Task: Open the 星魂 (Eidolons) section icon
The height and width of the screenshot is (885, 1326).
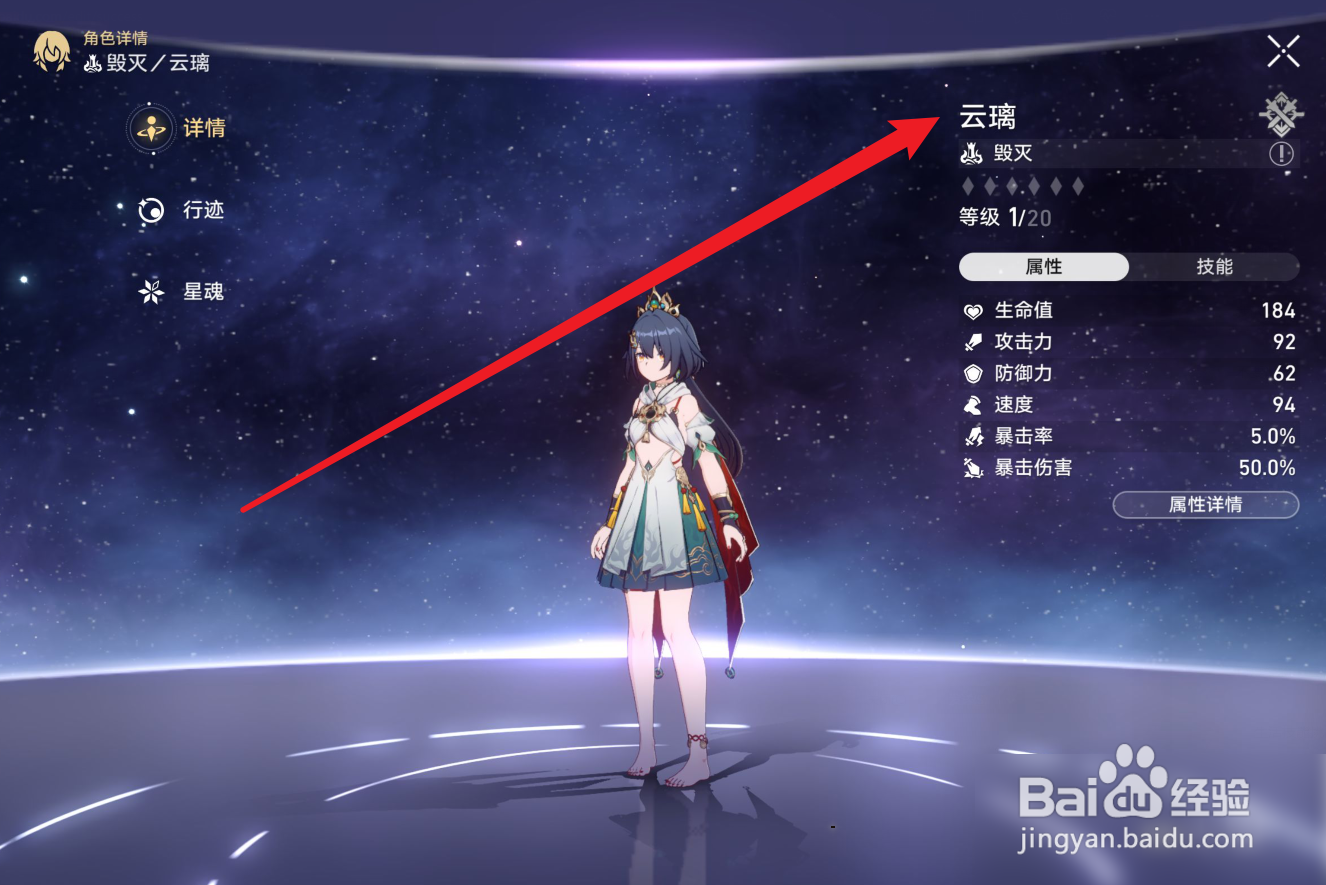Action: click(x=148, y=292)
